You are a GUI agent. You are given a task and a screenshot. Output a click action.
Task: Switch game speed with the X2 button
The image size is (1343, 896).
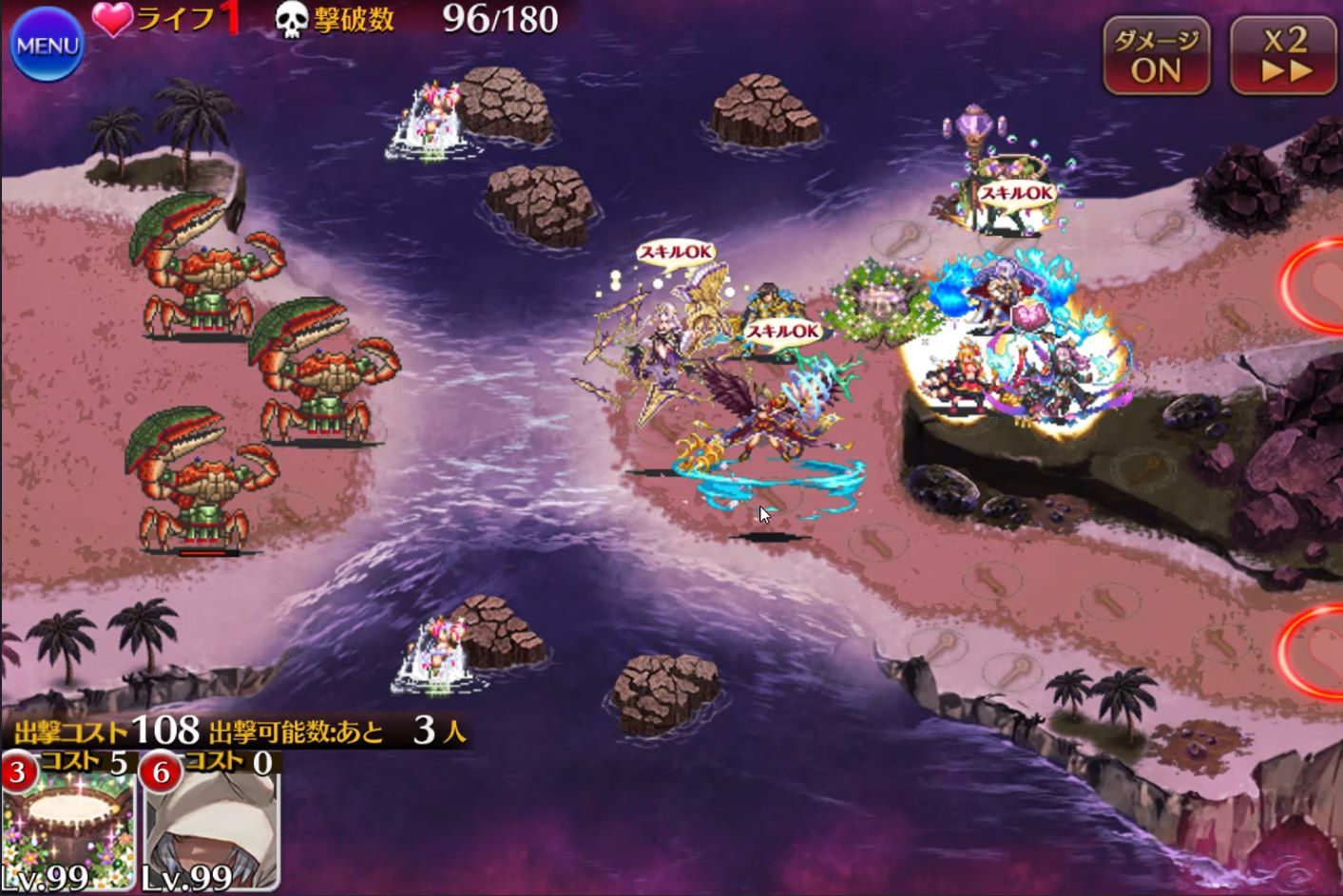tap(1285, 56)
